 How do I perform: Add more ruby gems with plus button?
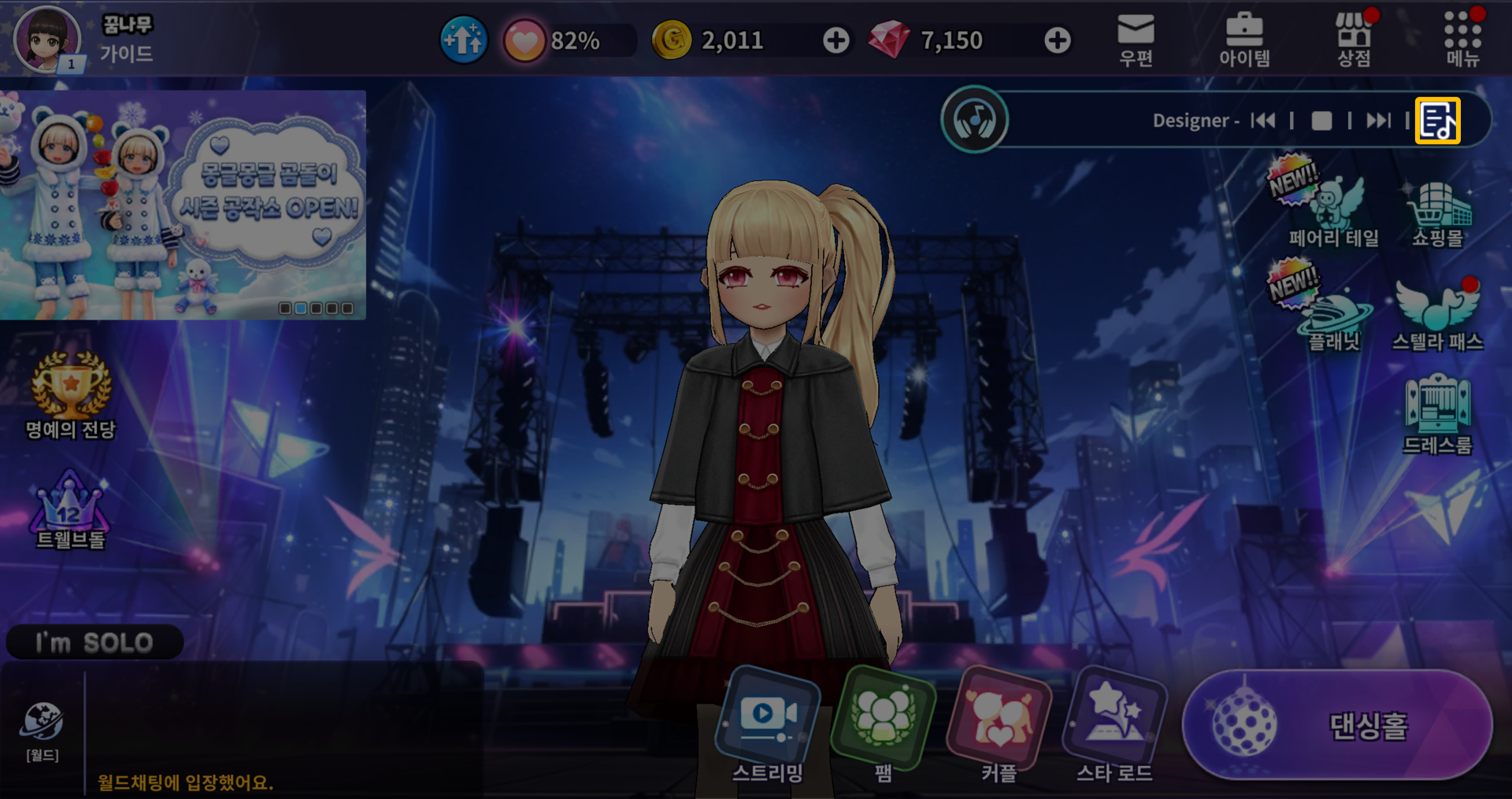click(1057, 40)
